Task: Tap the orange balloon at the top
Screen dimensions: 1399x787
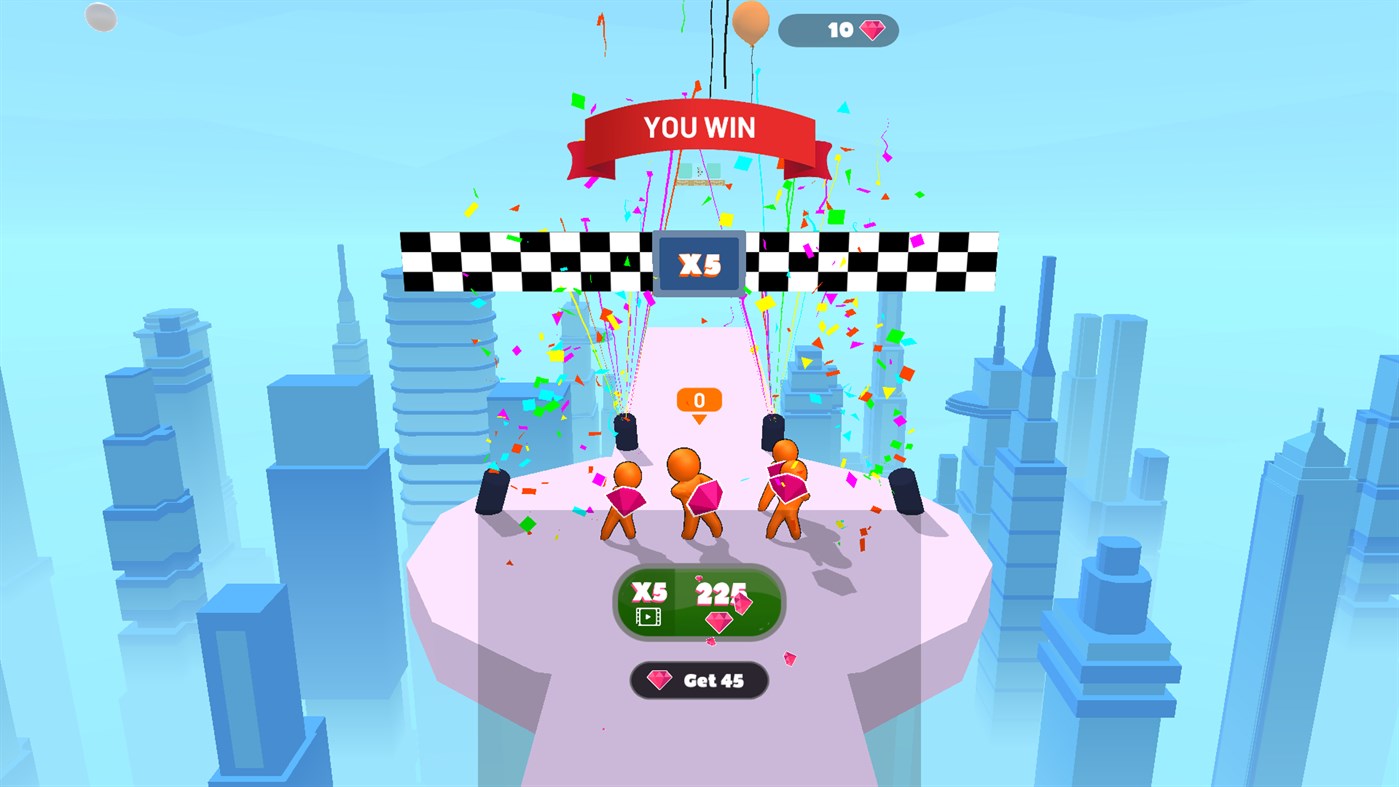Action: (x=748, y=22)
